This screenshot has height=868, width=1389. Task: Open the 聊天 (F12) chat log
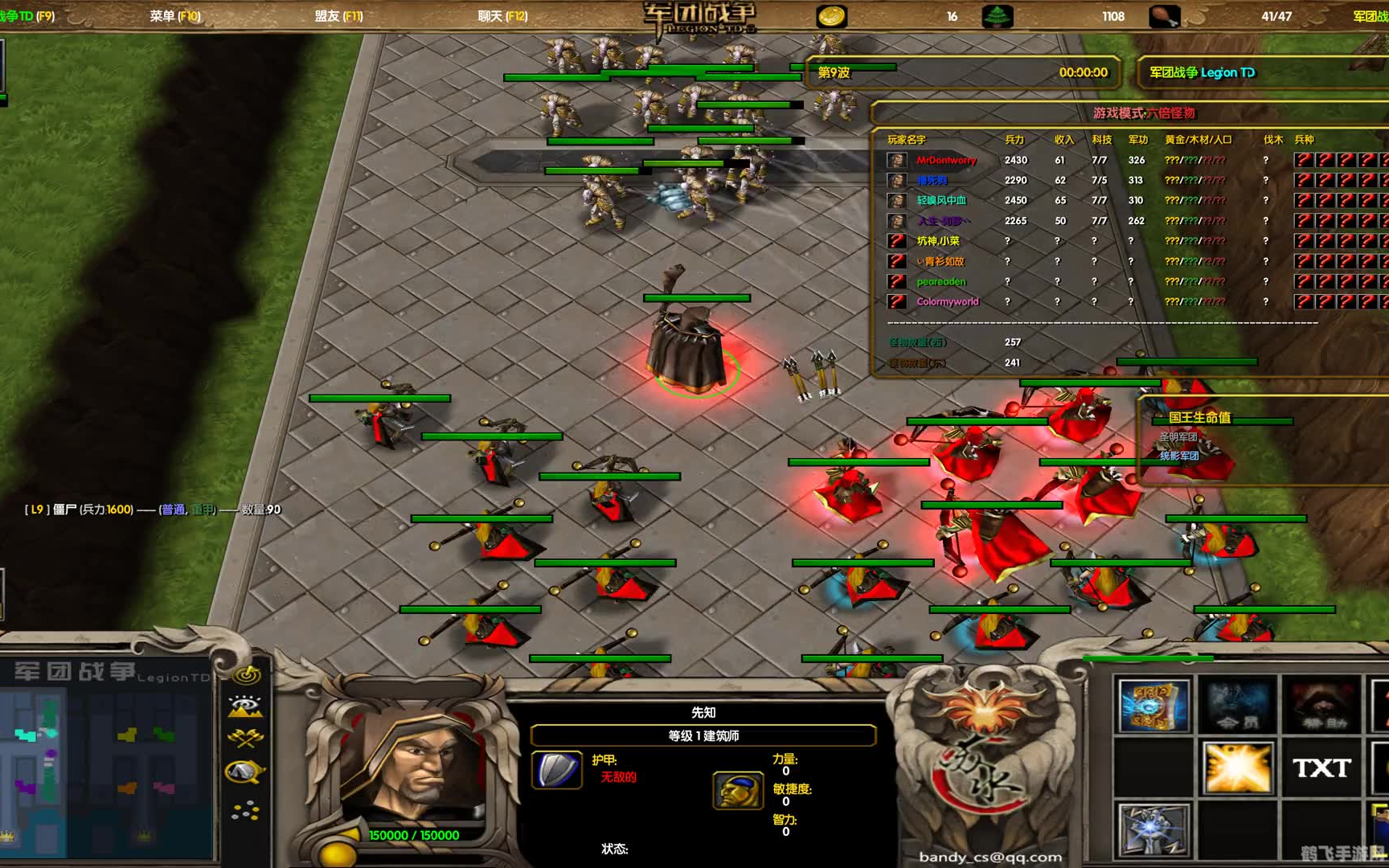point(502,16)
